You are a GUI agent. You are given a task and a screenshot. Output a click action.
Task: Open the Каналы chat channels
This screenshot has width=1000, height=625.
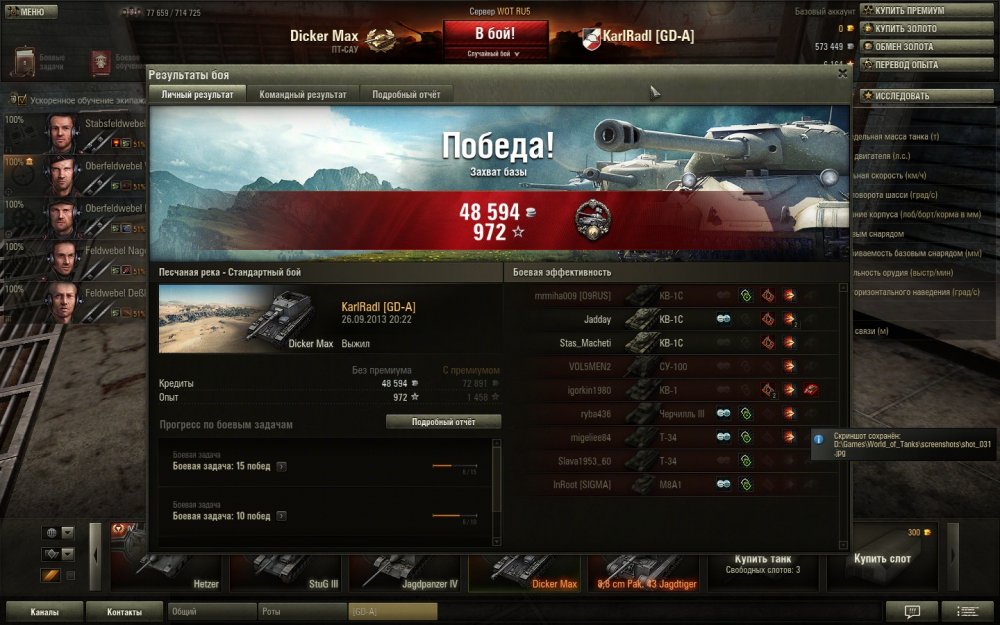coord(44,611)
